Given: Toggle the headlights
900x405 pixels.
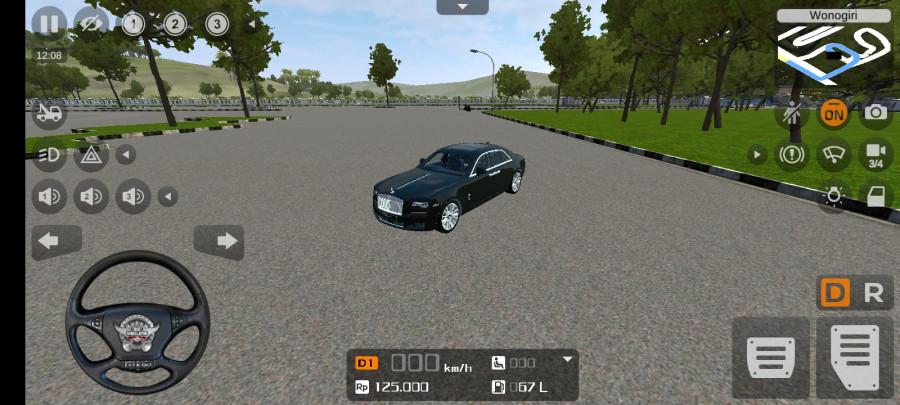Looking at the screenshot, I should (x=48, y=154).
